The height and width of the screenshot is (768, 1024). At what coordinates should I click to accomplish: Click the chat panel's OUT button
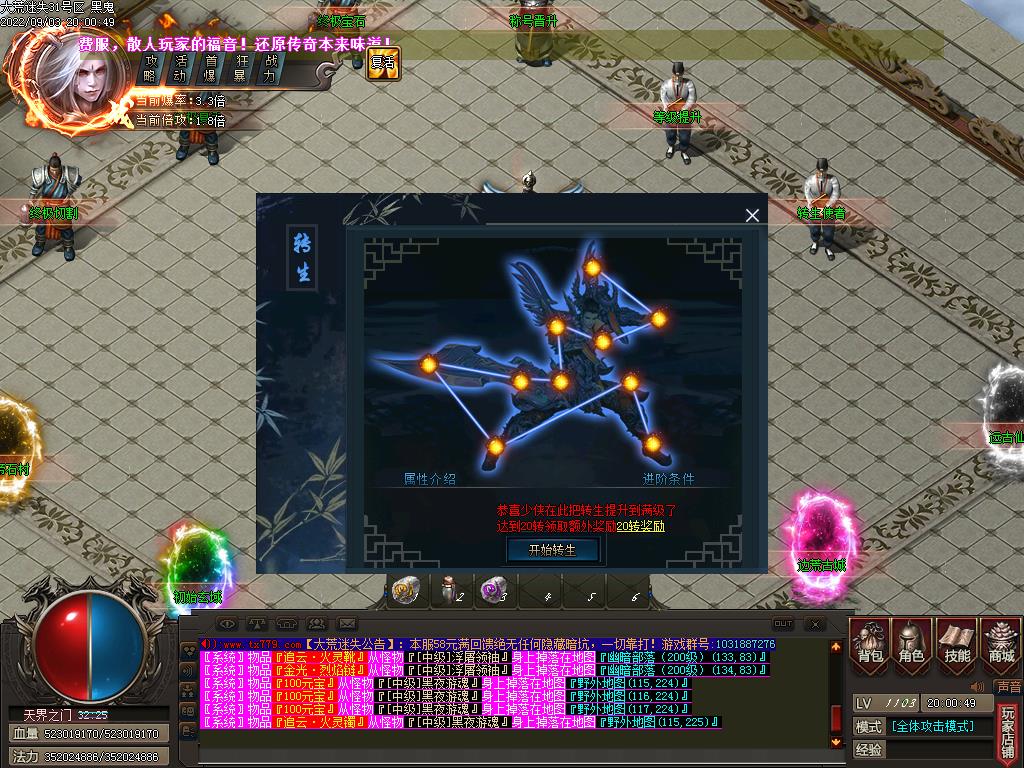pos(783,623)
